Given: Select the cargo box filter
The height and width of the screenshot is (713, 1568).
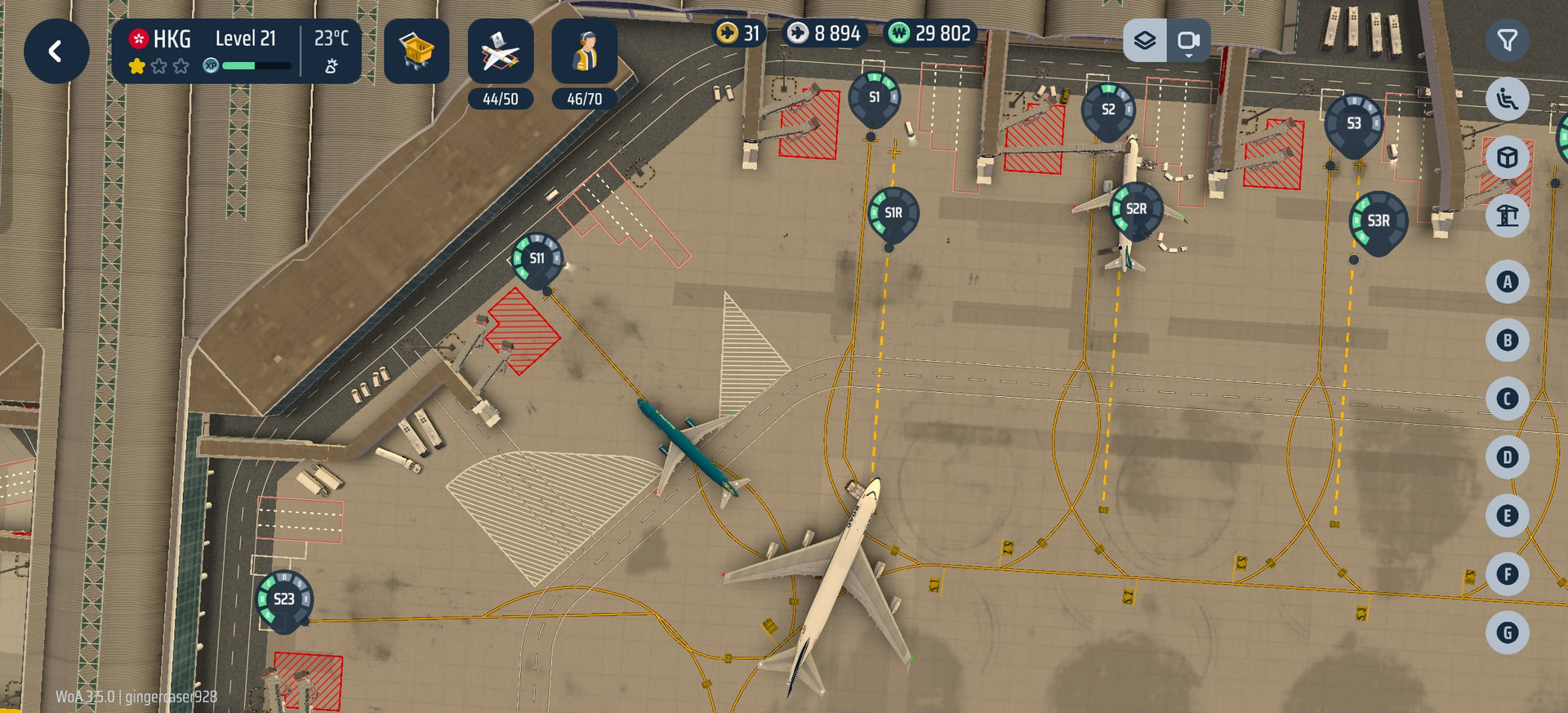Looking at the screenshot, I should pyautogui.click(x=1507, y=157).
